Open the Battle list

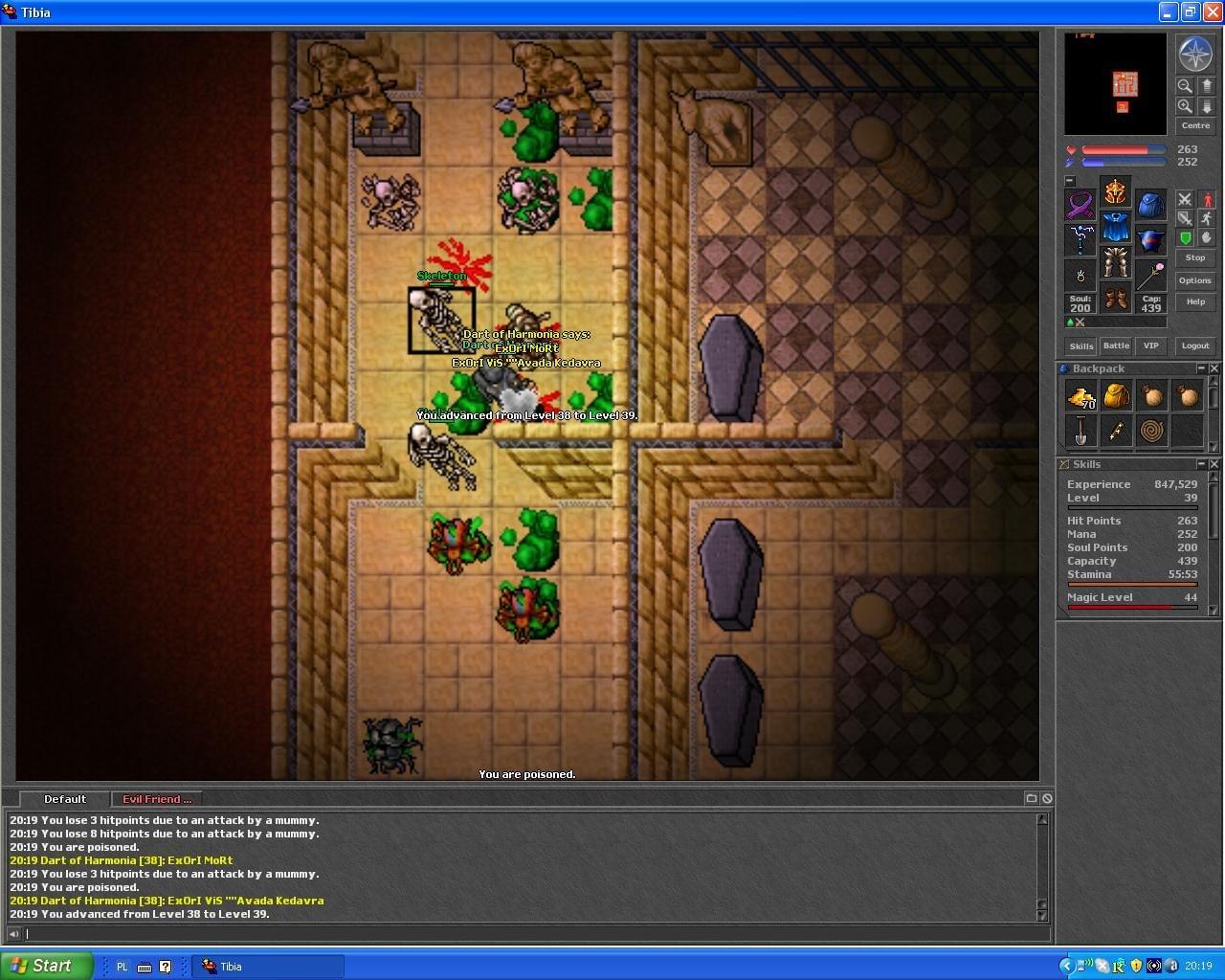click(1116, 345)
